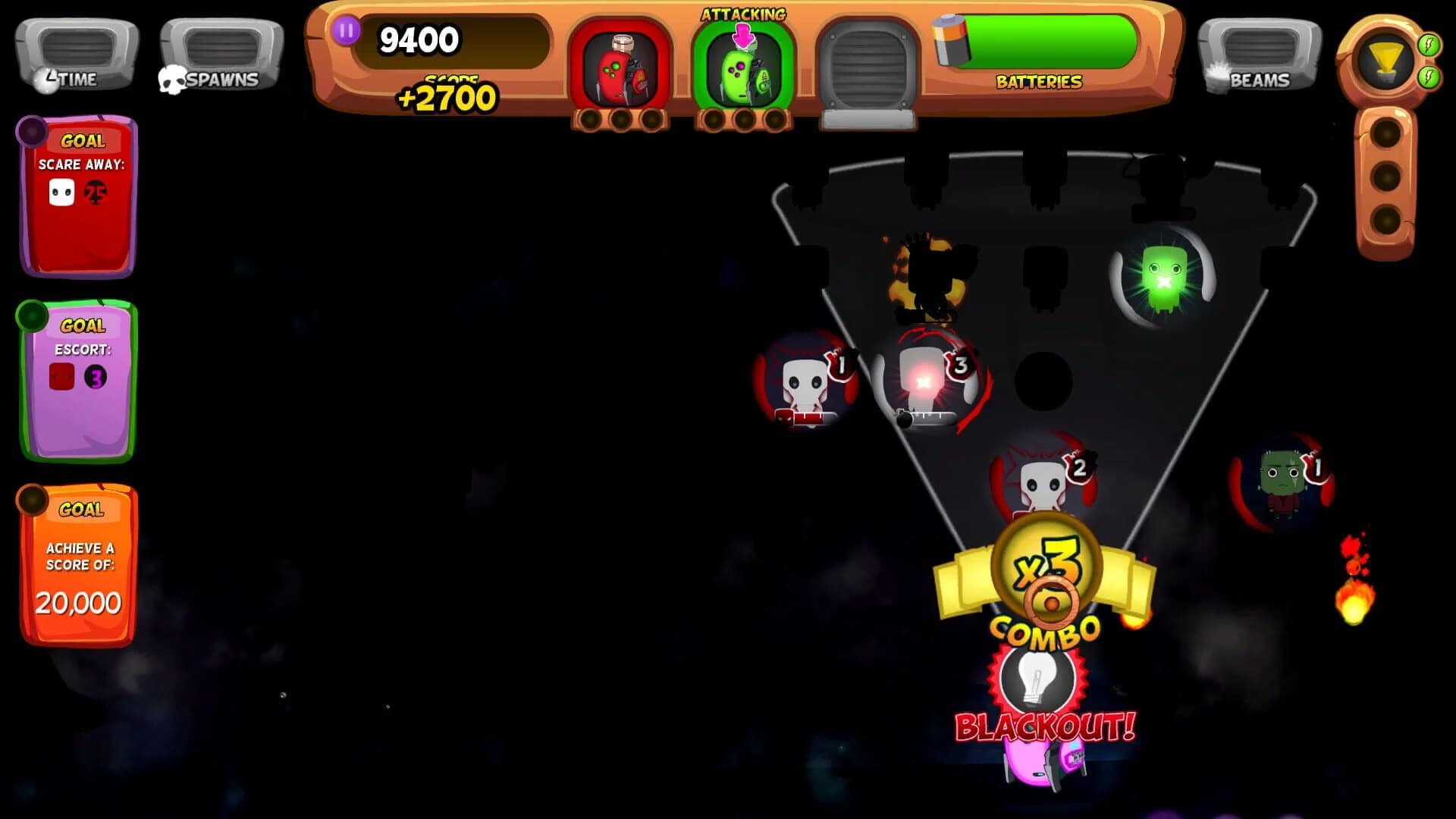Screen dimensions: 1456x819
Task: Click the ATTACKING label above the green slot
Action: tap(744, 14)
